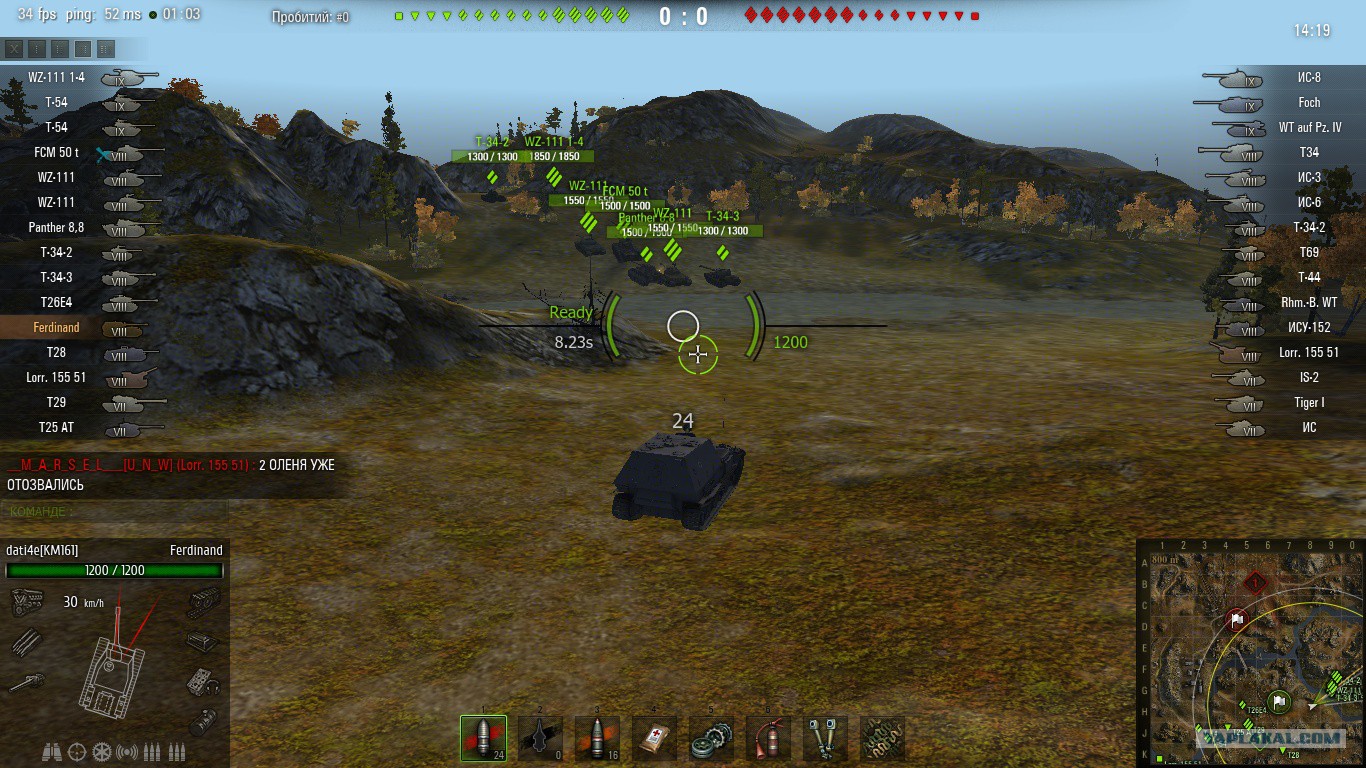Click the WT auf Pz. IV enemy row

point(1309,127)
